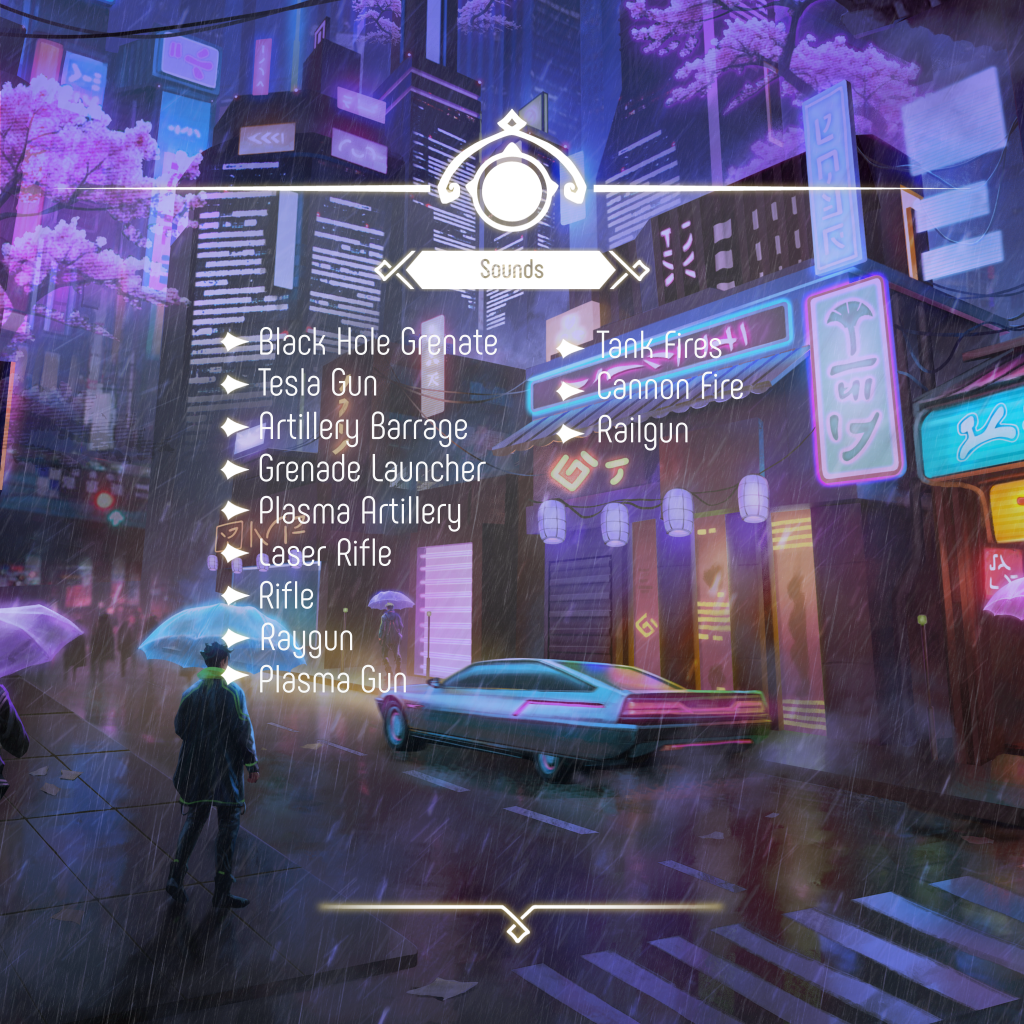Click the circular emblem above Sounds
The image size is (1024, 1024).
click(510, 186)
